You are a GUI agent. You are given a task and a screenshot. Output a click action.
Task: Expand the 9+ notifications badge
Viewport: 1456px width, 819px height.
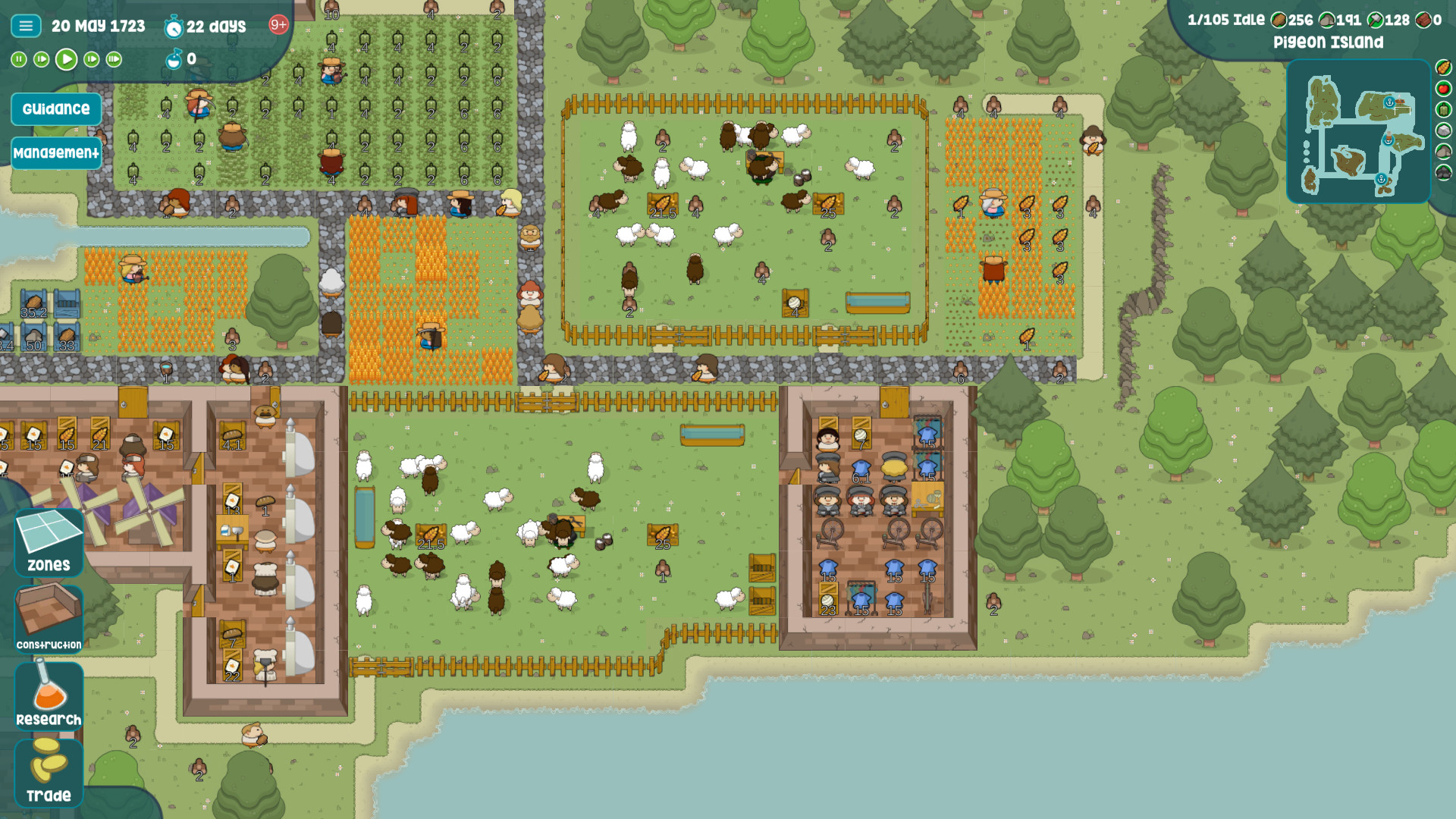277,25
